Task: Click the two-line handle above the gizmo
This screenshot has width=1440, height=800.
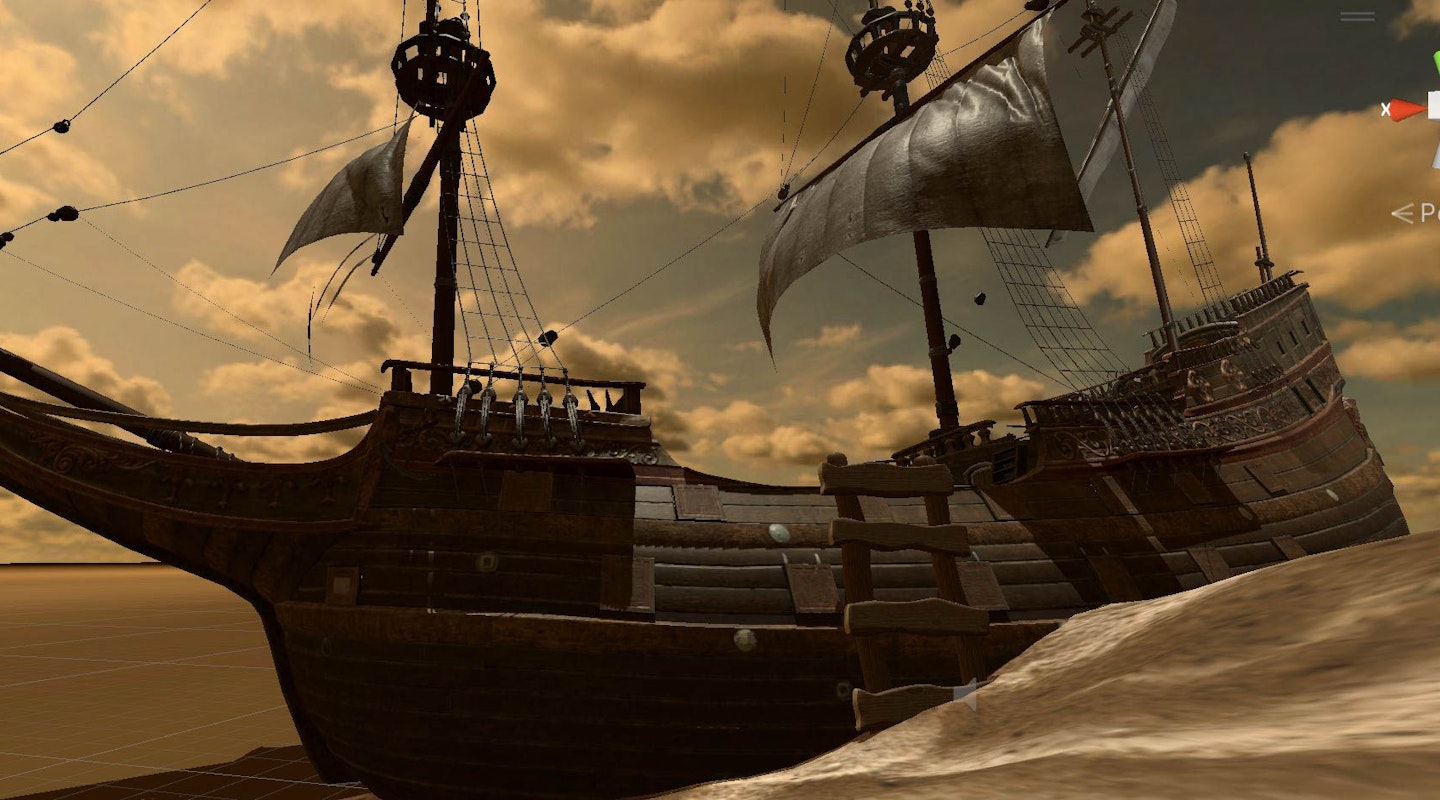Action: (1357, 17)
